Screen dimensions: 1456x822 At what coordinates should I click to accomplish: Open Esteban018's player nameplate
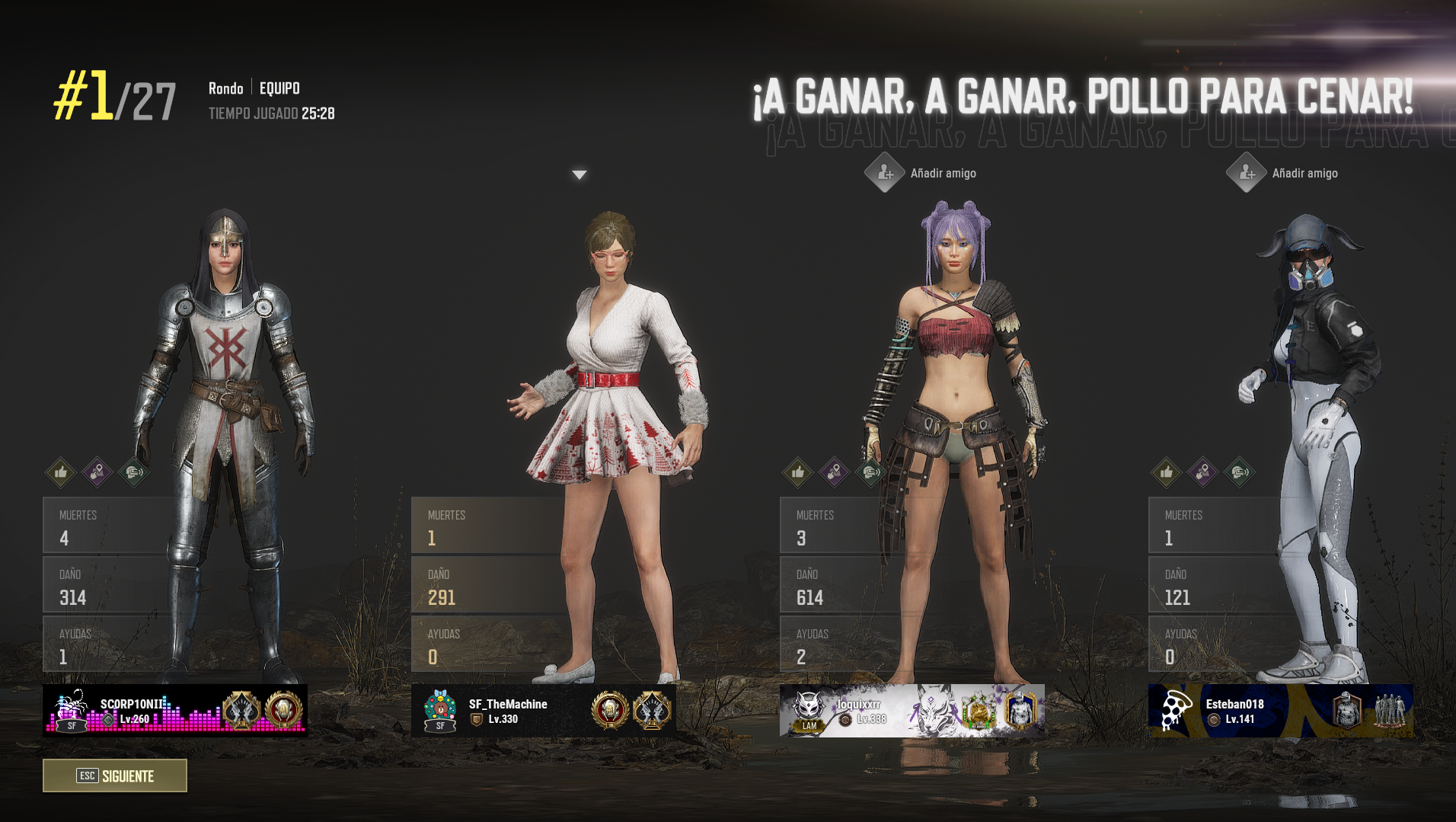(x=1280, y=710)
